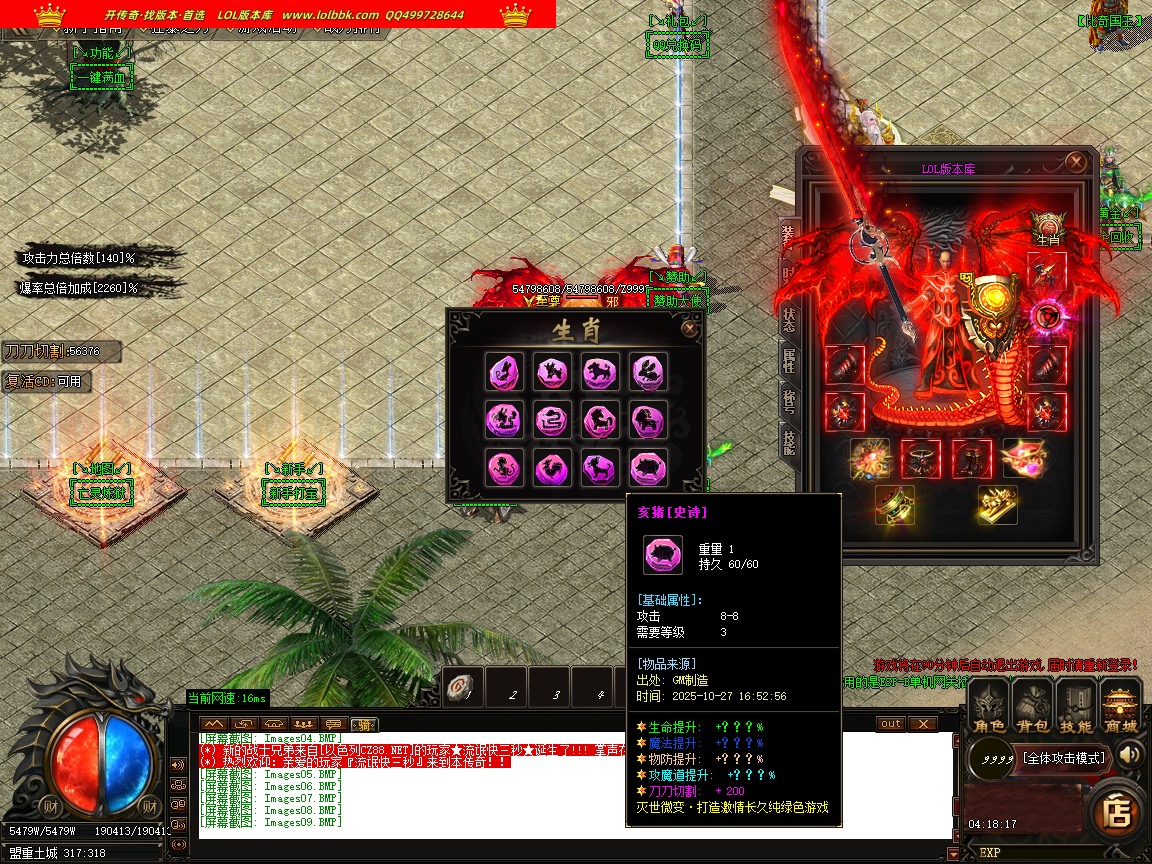Open the 商城 shop button
Screen dimensions: 1152x864
pyautogui.click(x=1121, y=707)
